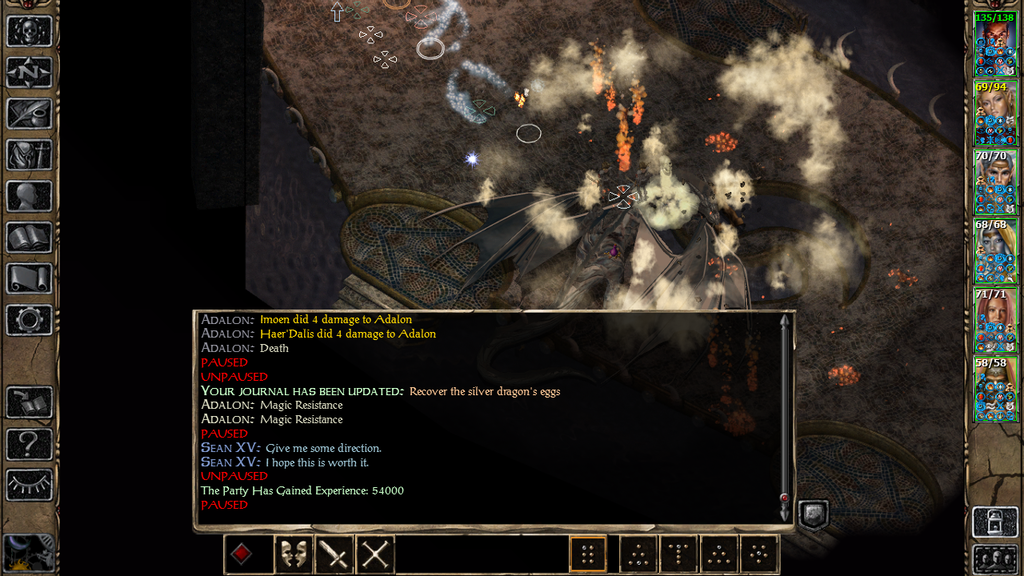Screen dimensions: 1024x576
Task: Open the priest scroll button
Action: [x=29, y=279]
